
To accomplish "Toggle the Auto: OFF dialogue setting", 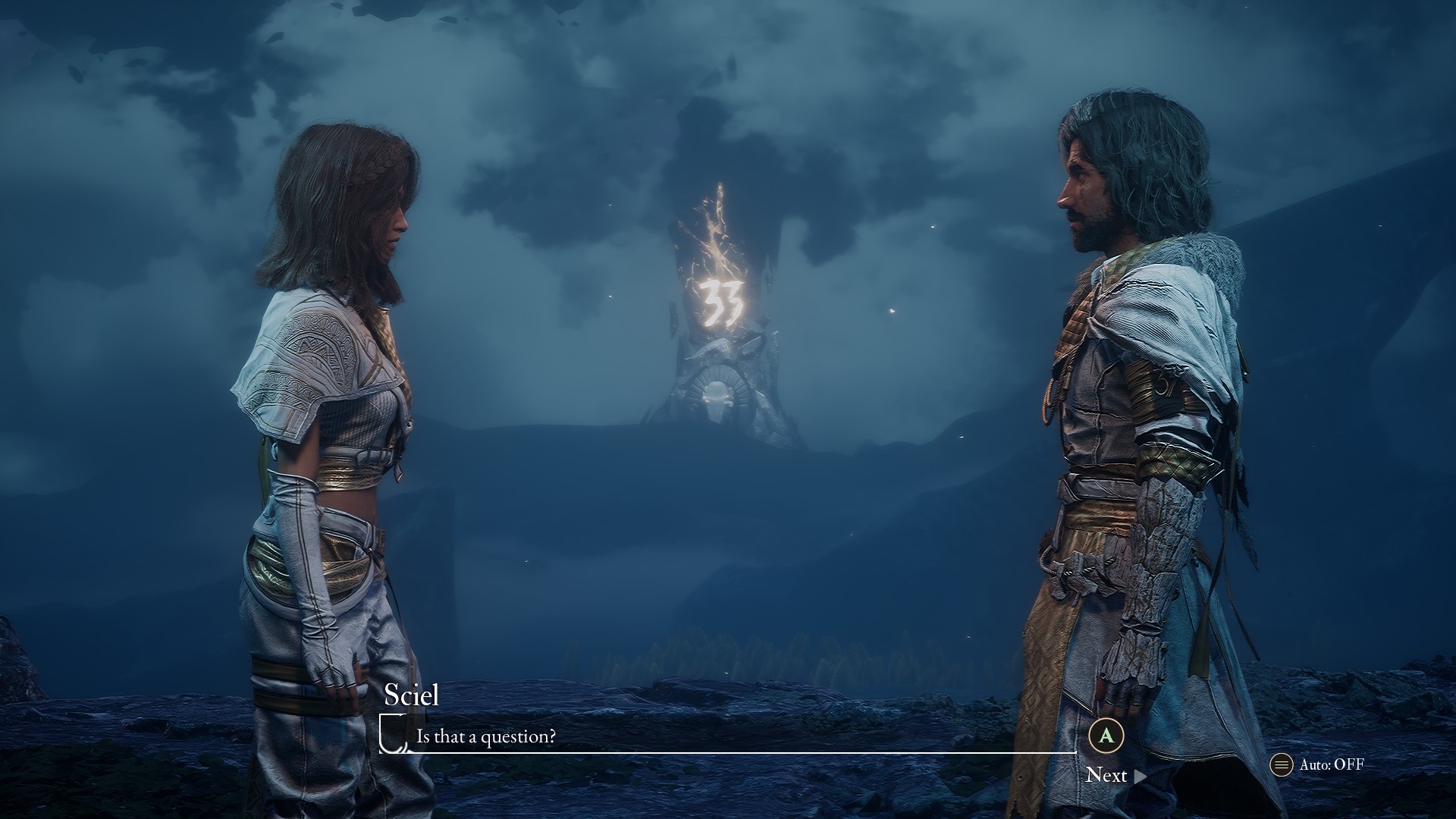I will pos(1318,764).
